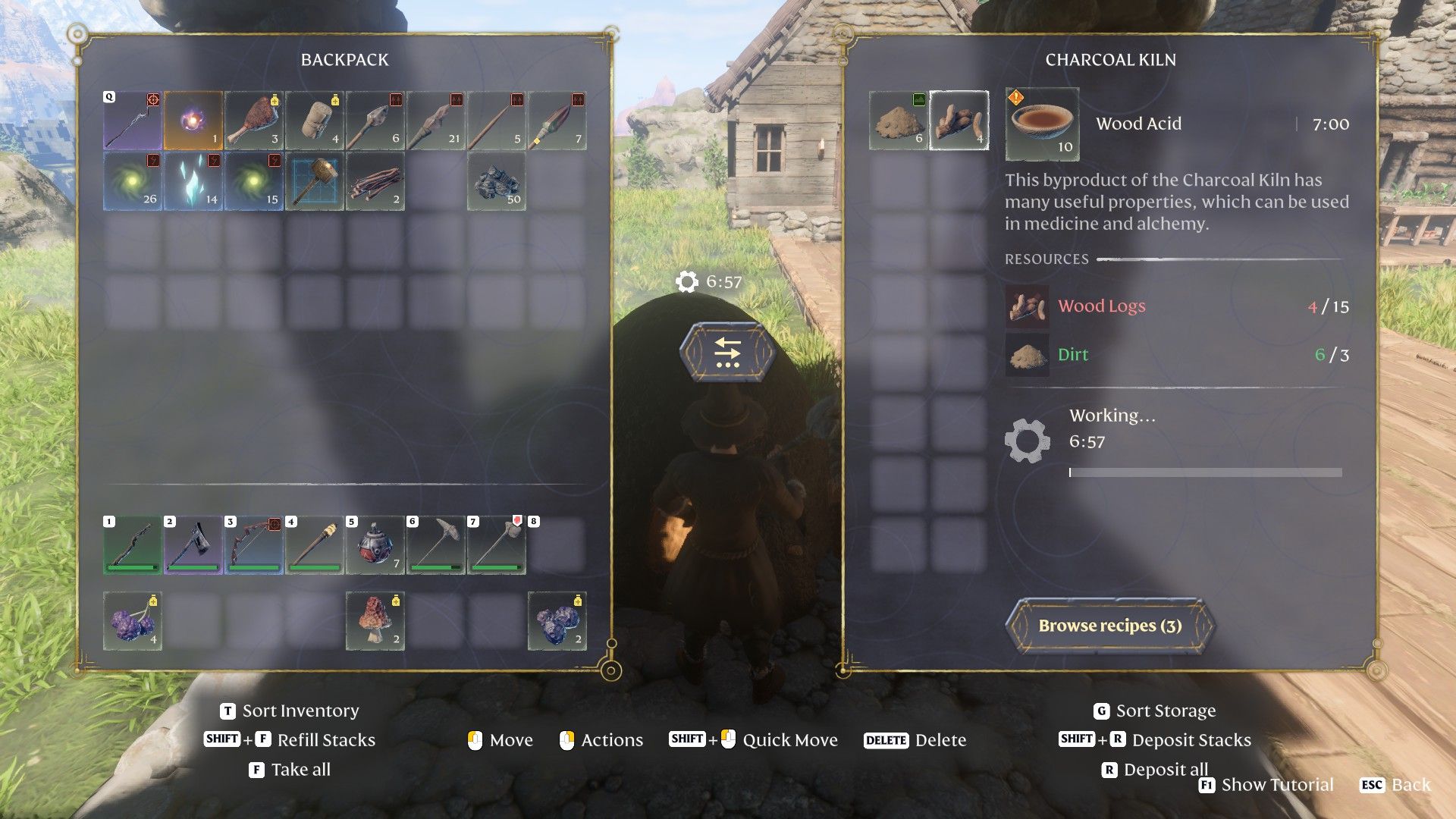Pick the round bomb in hotbar slot 5
Screen dimensions: 1456x819
pyautogui.click(x=375, y=545)
